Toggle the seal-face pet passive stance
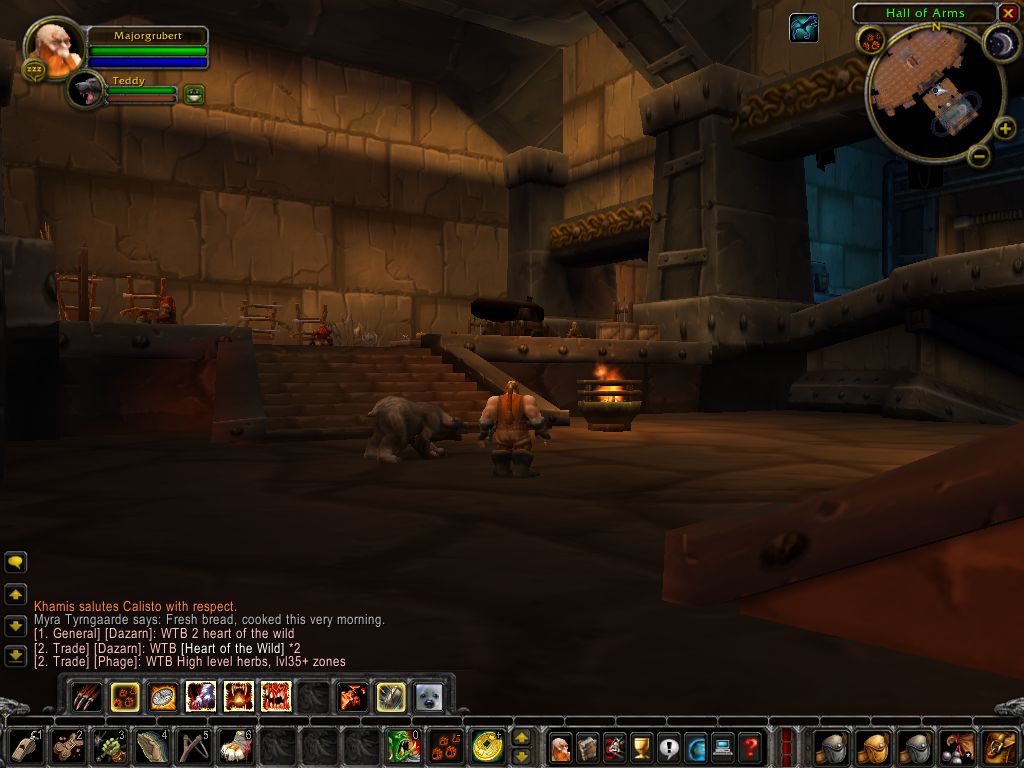The height and width of the screenshot is (768, 1024). (x=429, y=696)
